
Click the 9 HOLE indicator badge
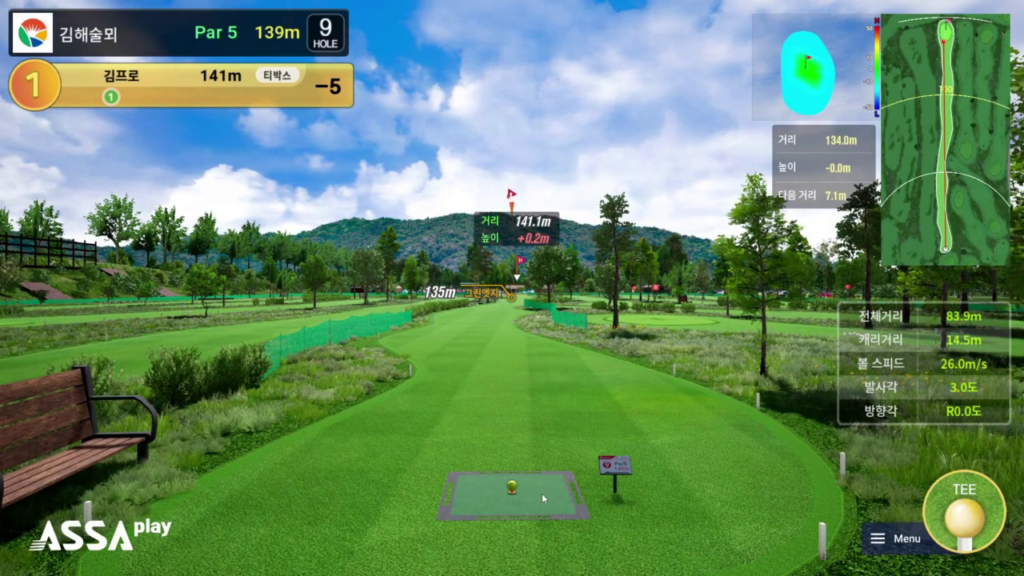click(326, 33)
